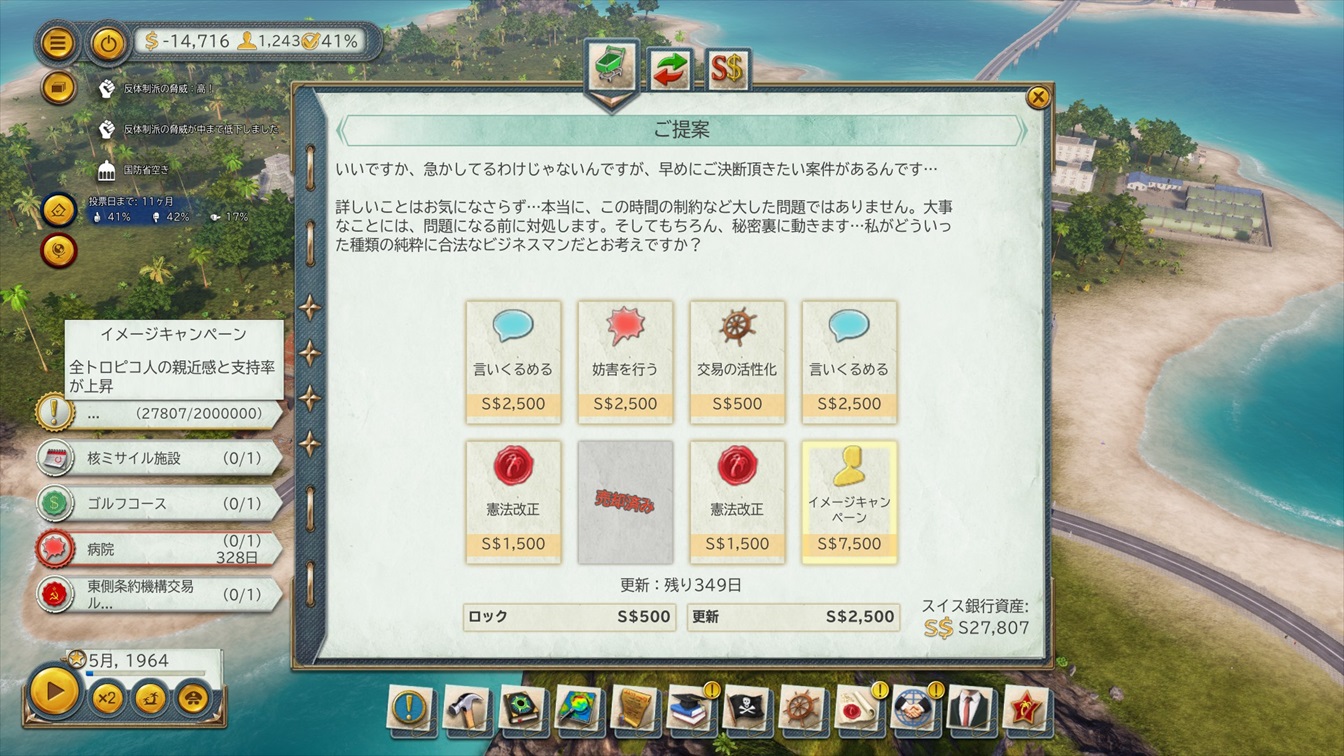
Task: Switch to the S$ money tab
Action: (727, 69)
